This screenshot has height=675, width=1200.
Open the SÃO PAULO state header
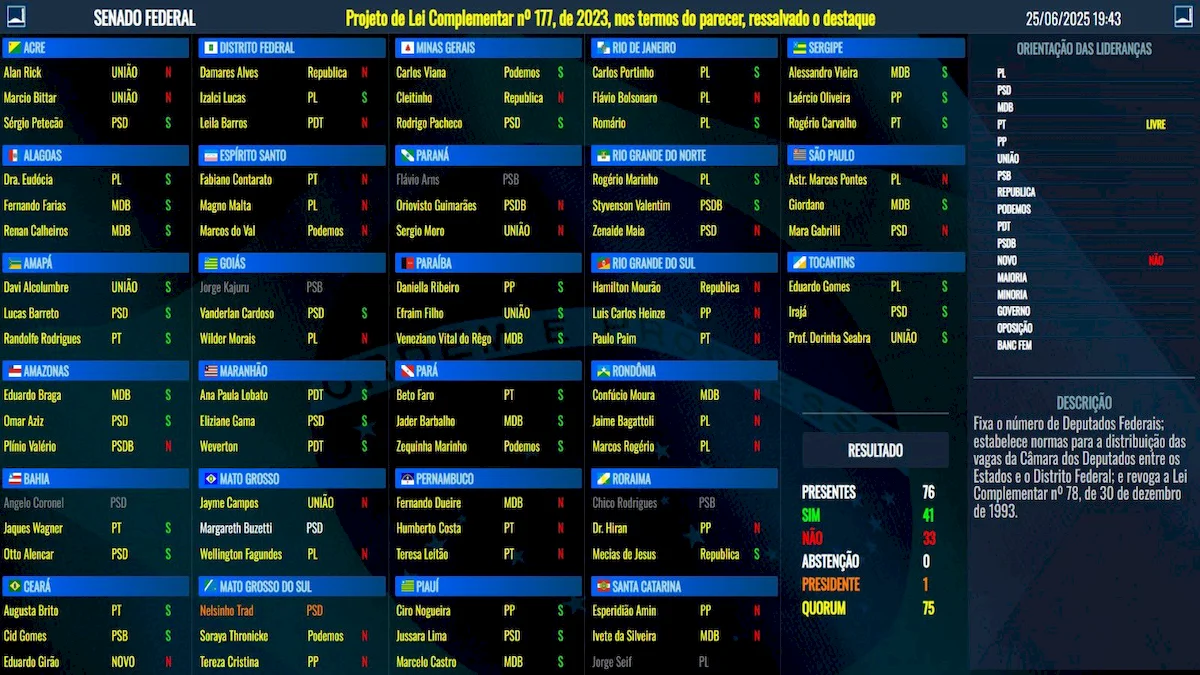[x=875, y=155]
